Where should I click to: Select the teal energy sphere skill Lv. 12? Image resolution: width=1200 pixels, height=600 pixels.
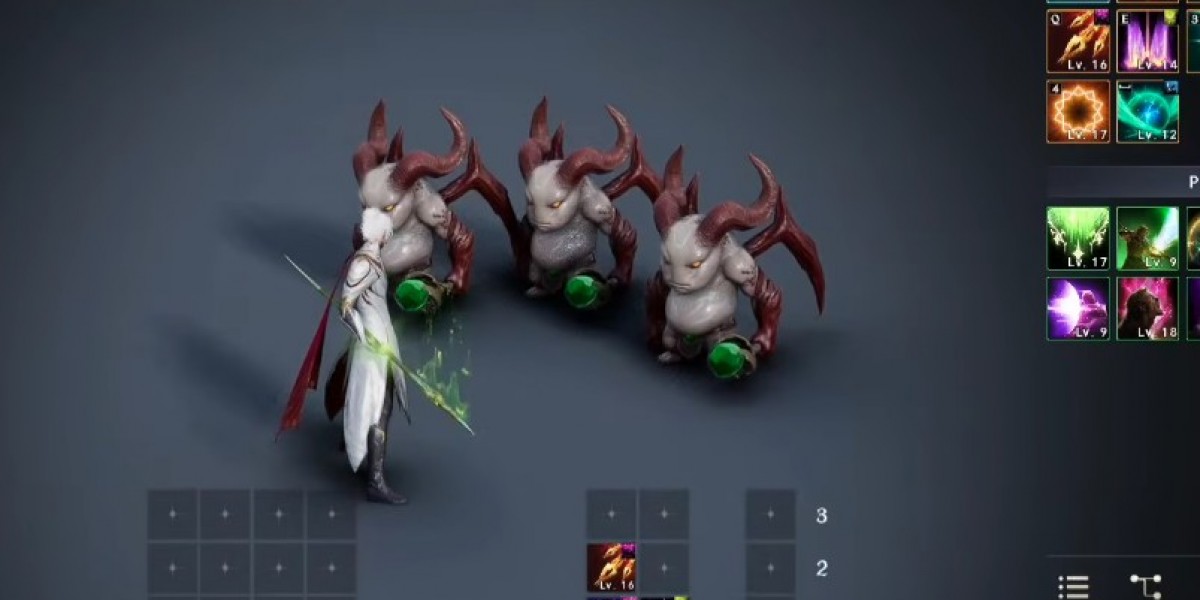(x=1147, y=111)
